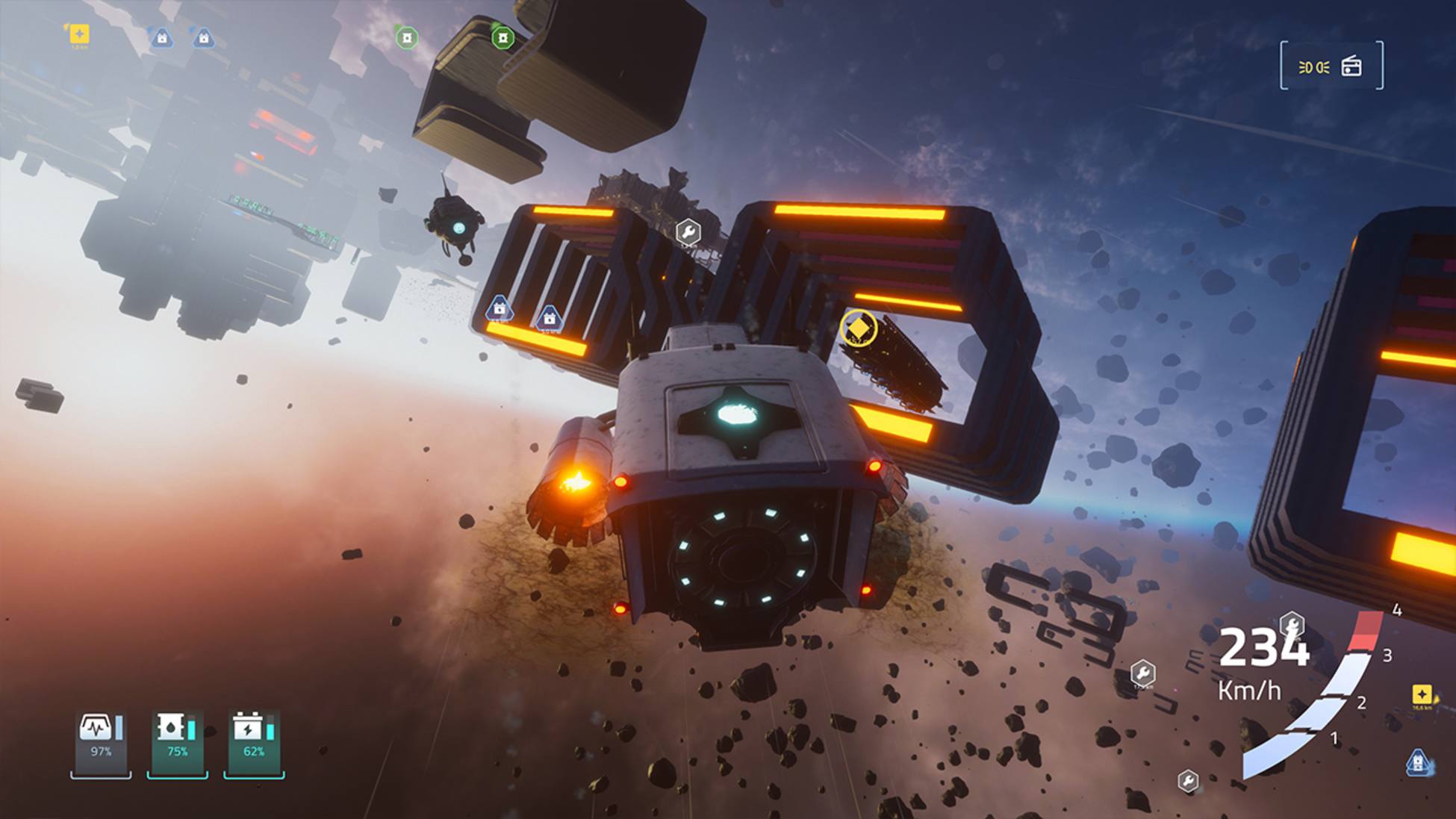Click the blue triangle marker near bottom-right corner
Screen dimensions: 1456x819
(1416, 763)
